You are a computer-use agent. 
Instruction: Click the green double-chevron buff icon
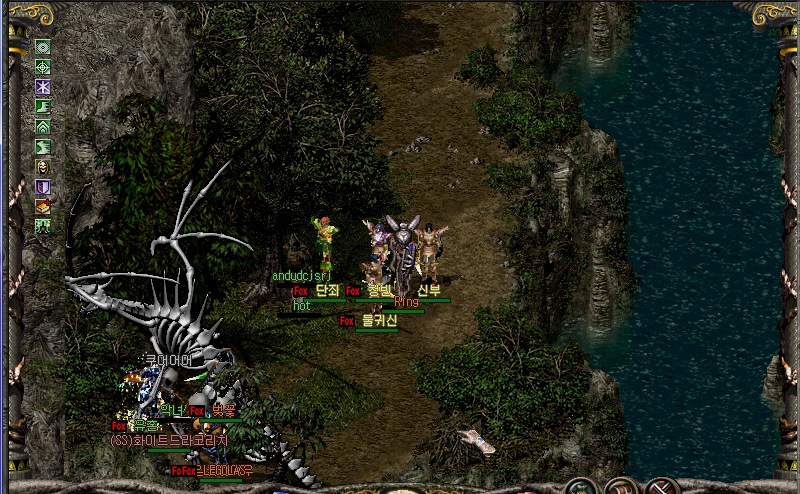(x=43, y=126)
